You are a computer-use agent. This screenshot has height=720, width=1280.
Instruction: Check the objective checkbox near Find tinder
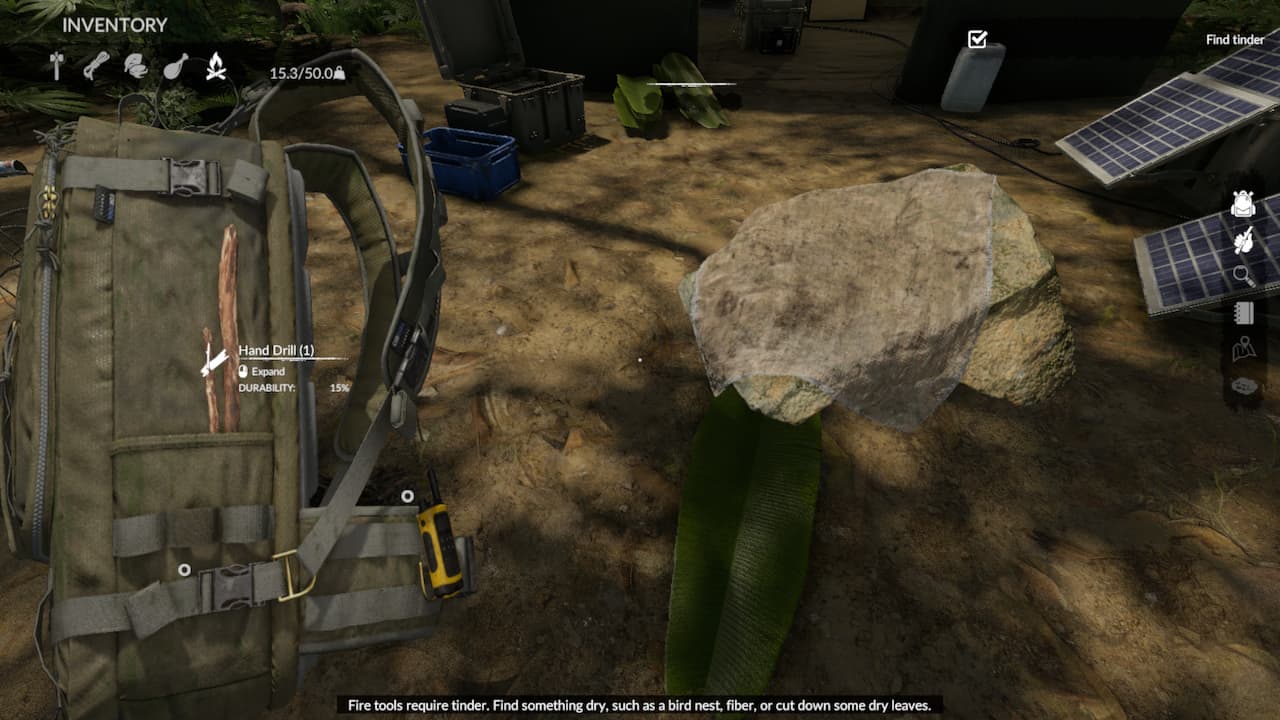click(976, 38)
